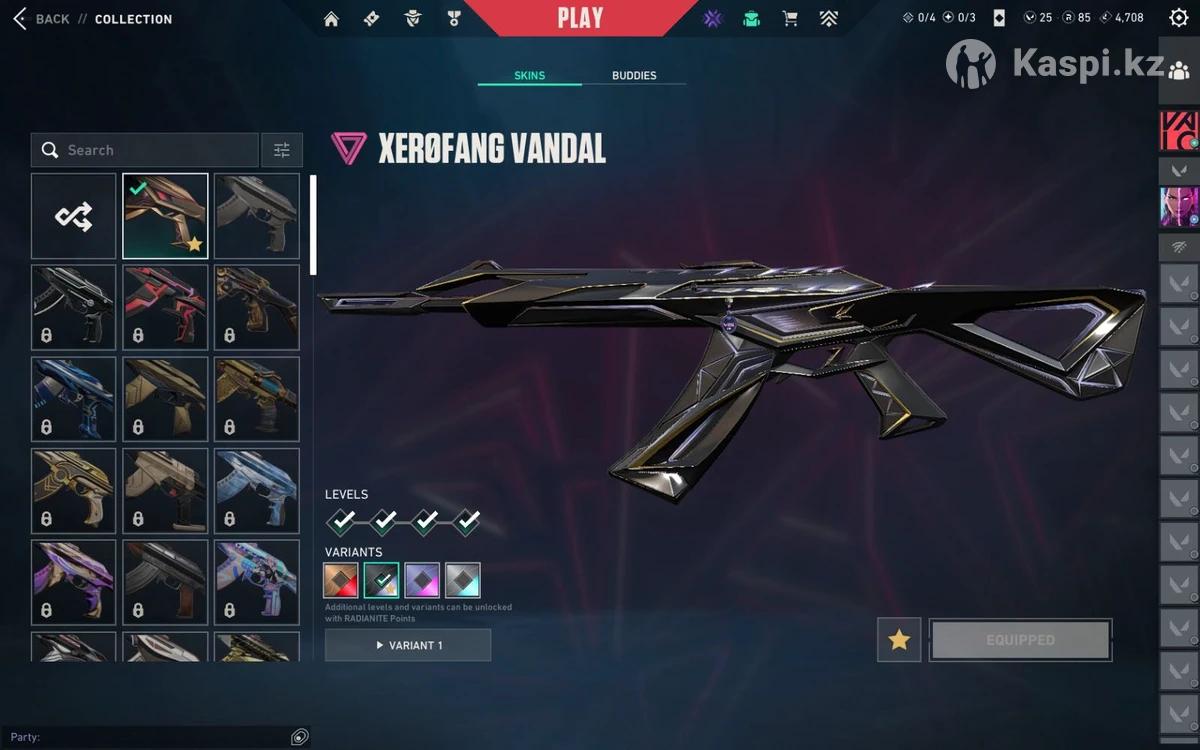This screenshot has width=1200, height=750.
Task: Choose the purple variant swatch
Action: pyautogui.click(x=422, y=580)
